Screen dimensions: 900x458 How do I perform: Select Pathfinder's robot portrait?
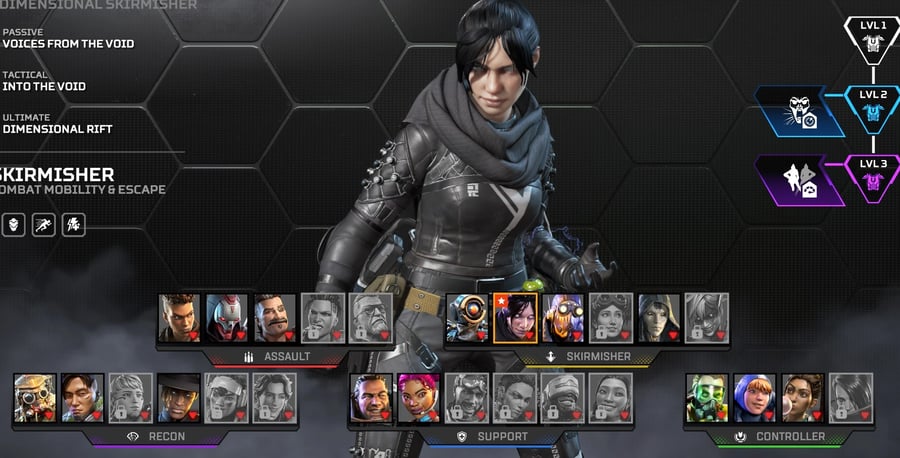467,318
